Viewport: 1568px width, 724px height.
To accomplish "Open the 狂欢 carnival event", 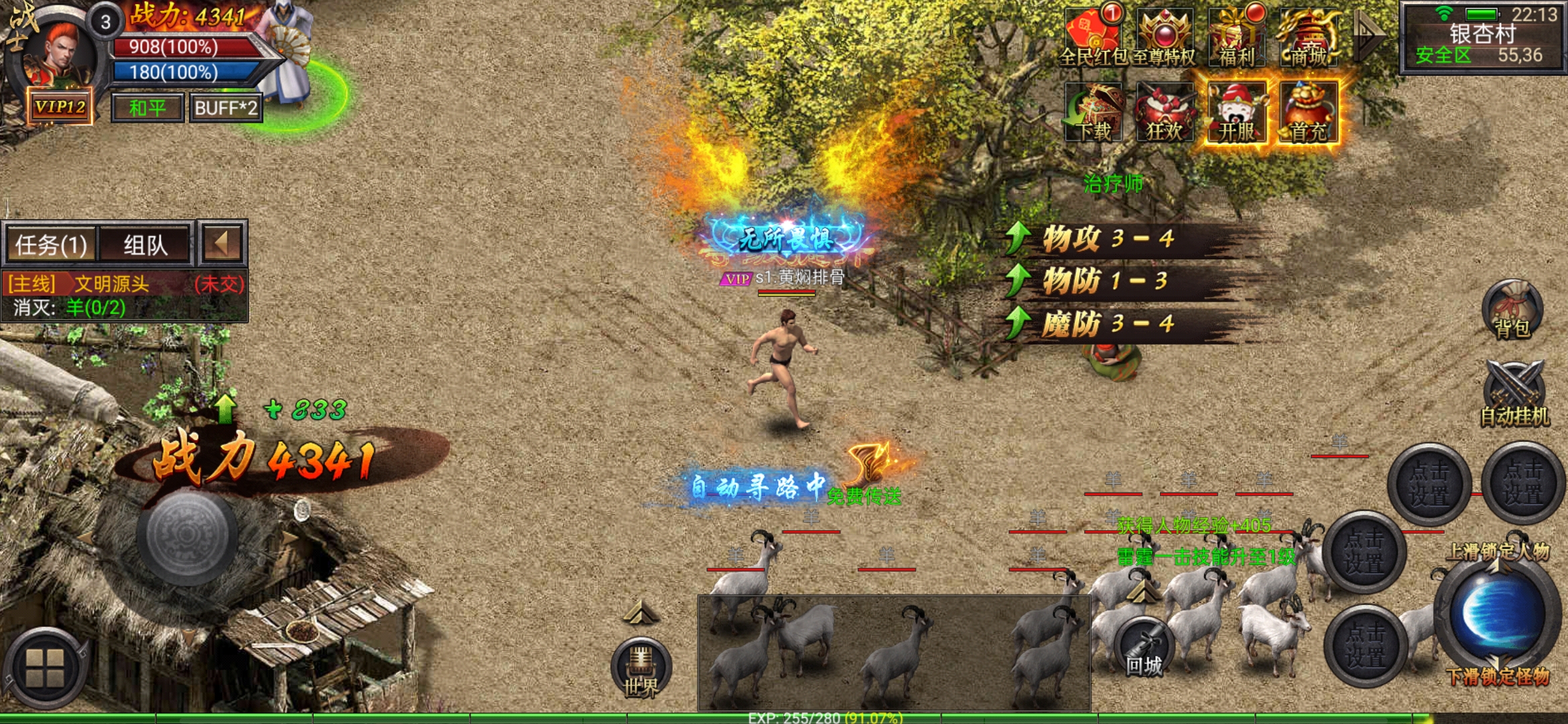I will pos(1165,113).
